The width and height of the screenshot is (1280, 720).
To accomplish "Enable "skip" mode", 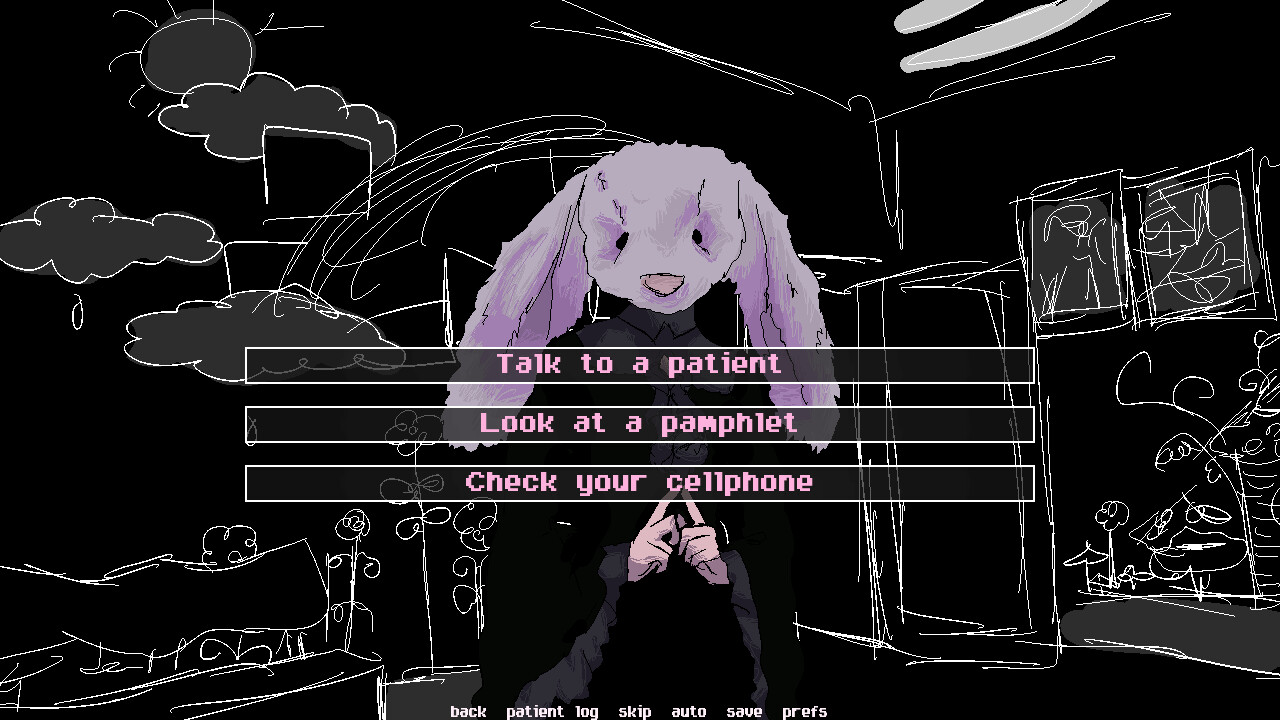I will point(636,711).
